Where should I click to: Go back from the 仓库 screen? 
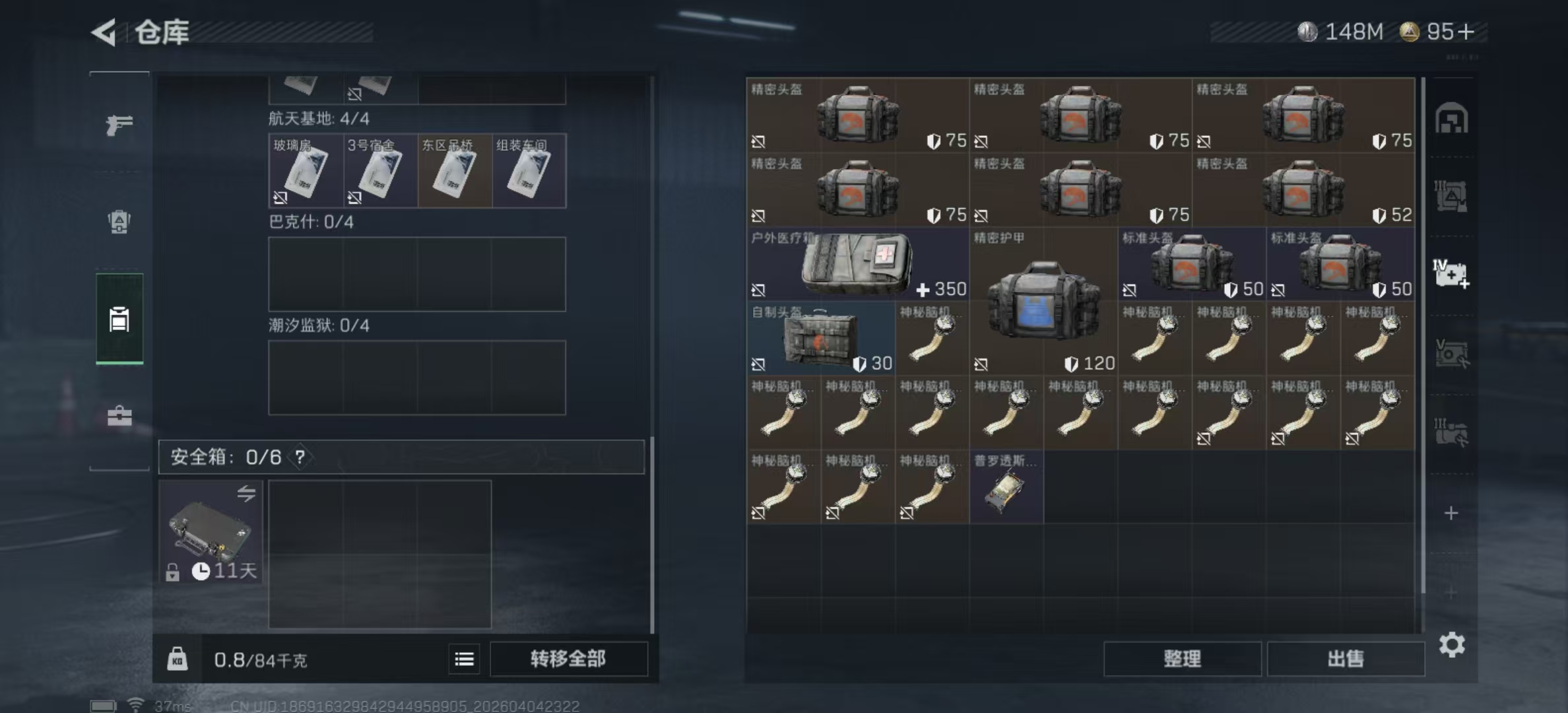104,32
